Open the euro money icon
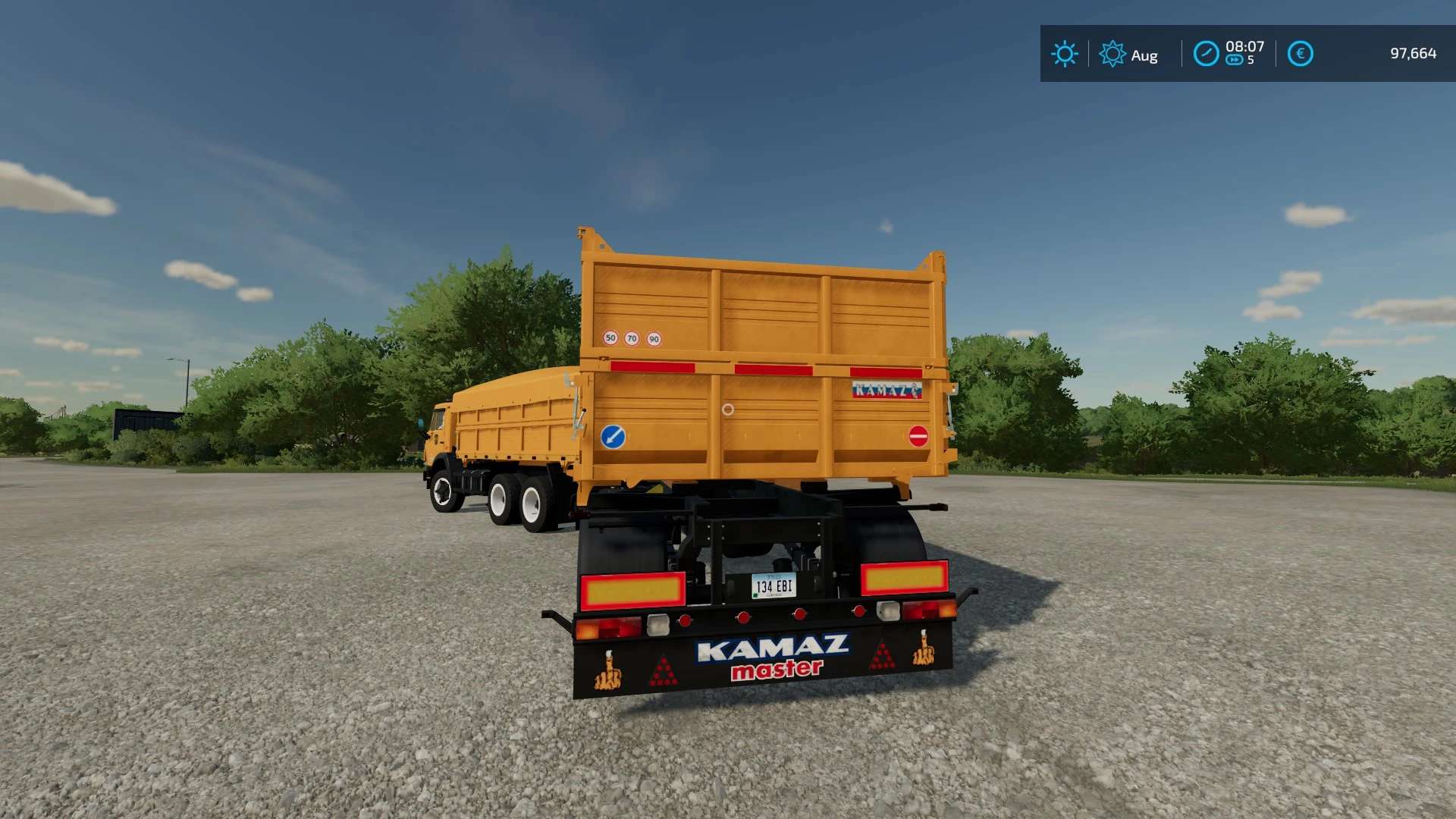Viewport: 1456px width, 819px height. 1300,54
